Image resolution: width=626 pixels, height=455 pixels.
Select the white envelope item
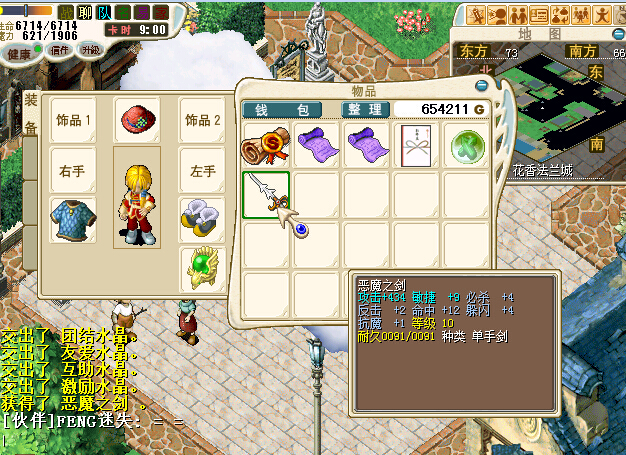(x=416, y=144)
